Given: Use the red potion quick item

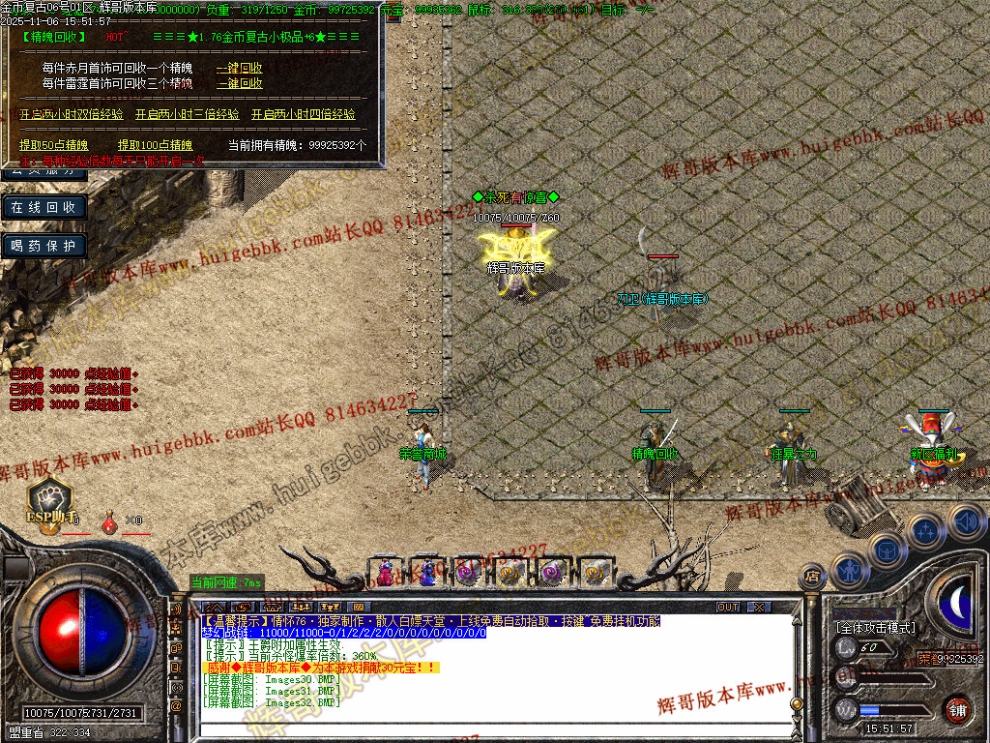Looking at the screenshot, I should pos(108,521).
